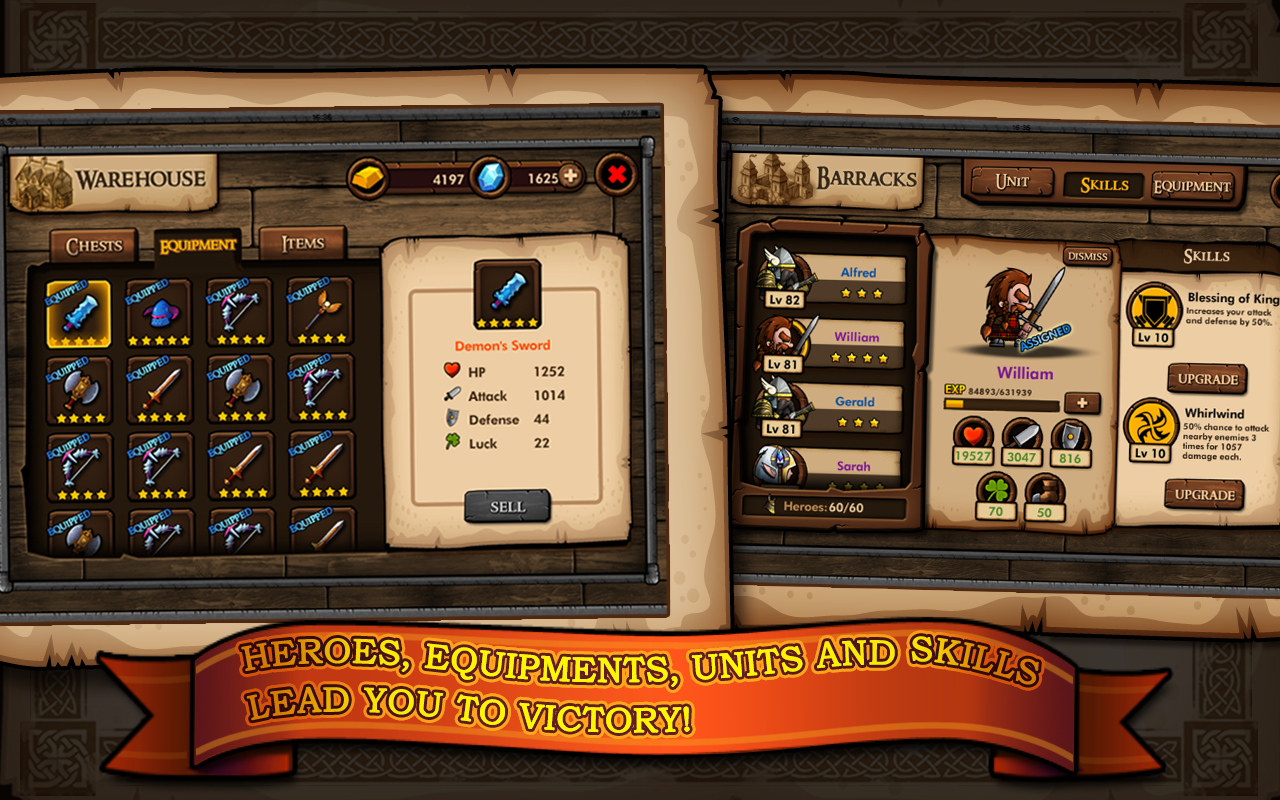Close the Warehouse with the red X
The width and height of the screenshot is (1280, 800).
pyautogui.click(x=617, y=175)
